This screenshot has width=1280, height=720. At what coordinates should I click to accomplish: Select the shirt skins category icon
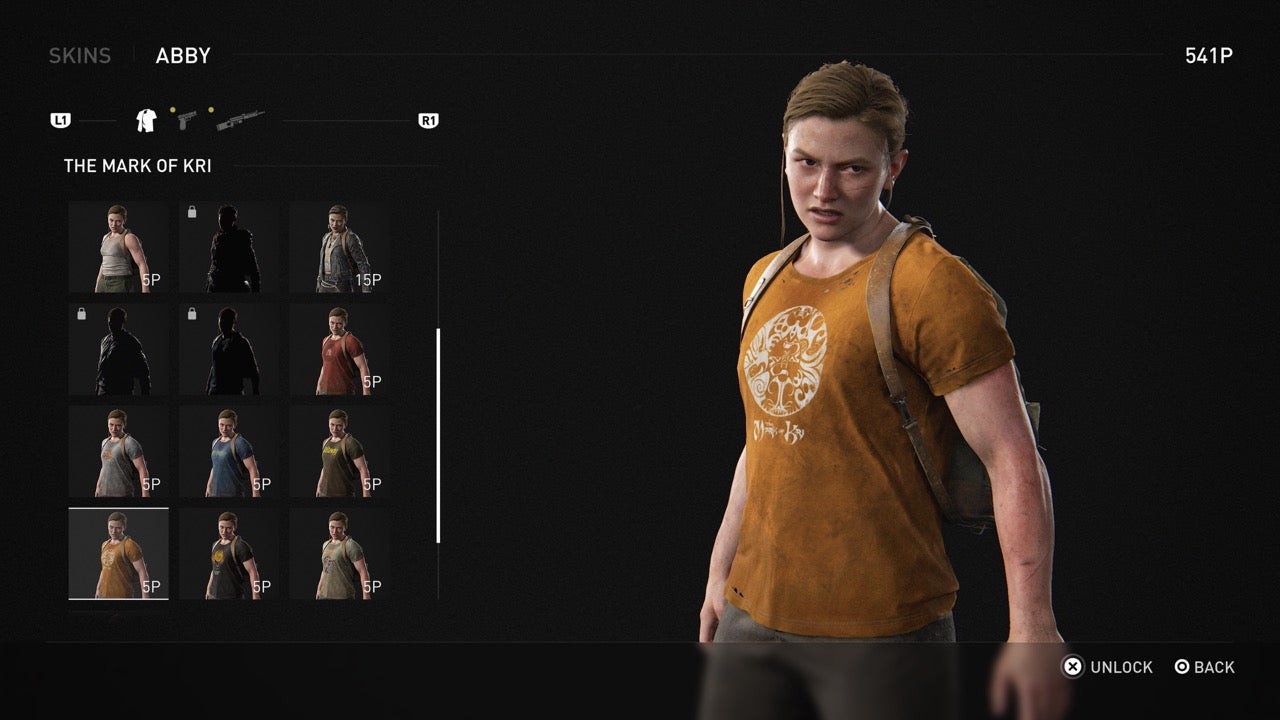pos(146,119)
